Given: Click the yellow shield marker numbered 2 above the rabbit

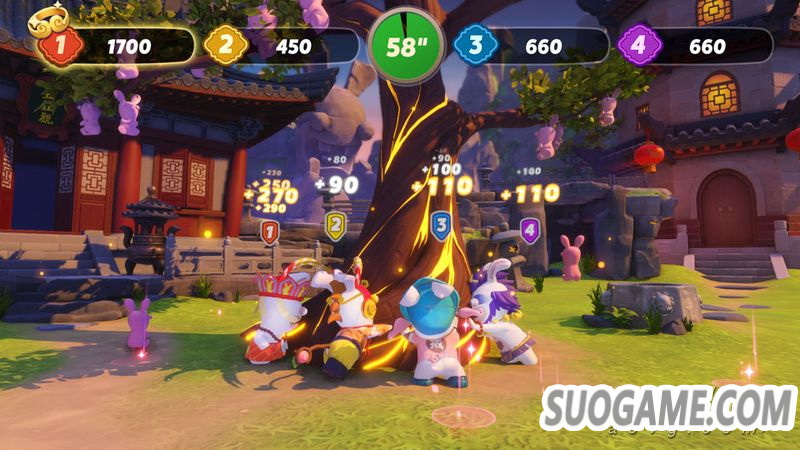Looking at the screenshot, I should coord(336,226).
